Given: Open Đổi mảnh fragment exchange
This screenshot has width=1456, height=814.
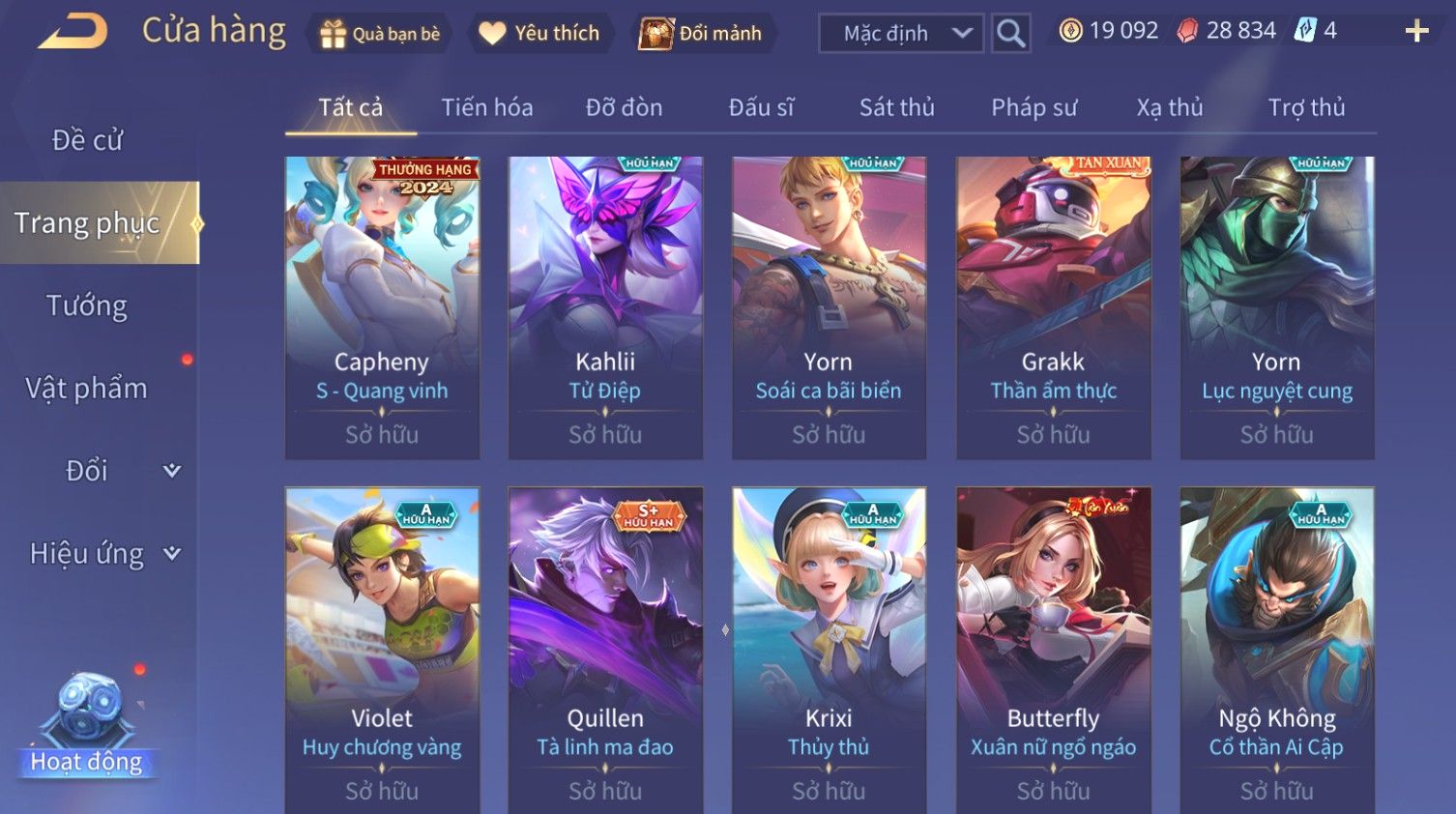Looking at the screenshot, I should (x=701, y=34).
